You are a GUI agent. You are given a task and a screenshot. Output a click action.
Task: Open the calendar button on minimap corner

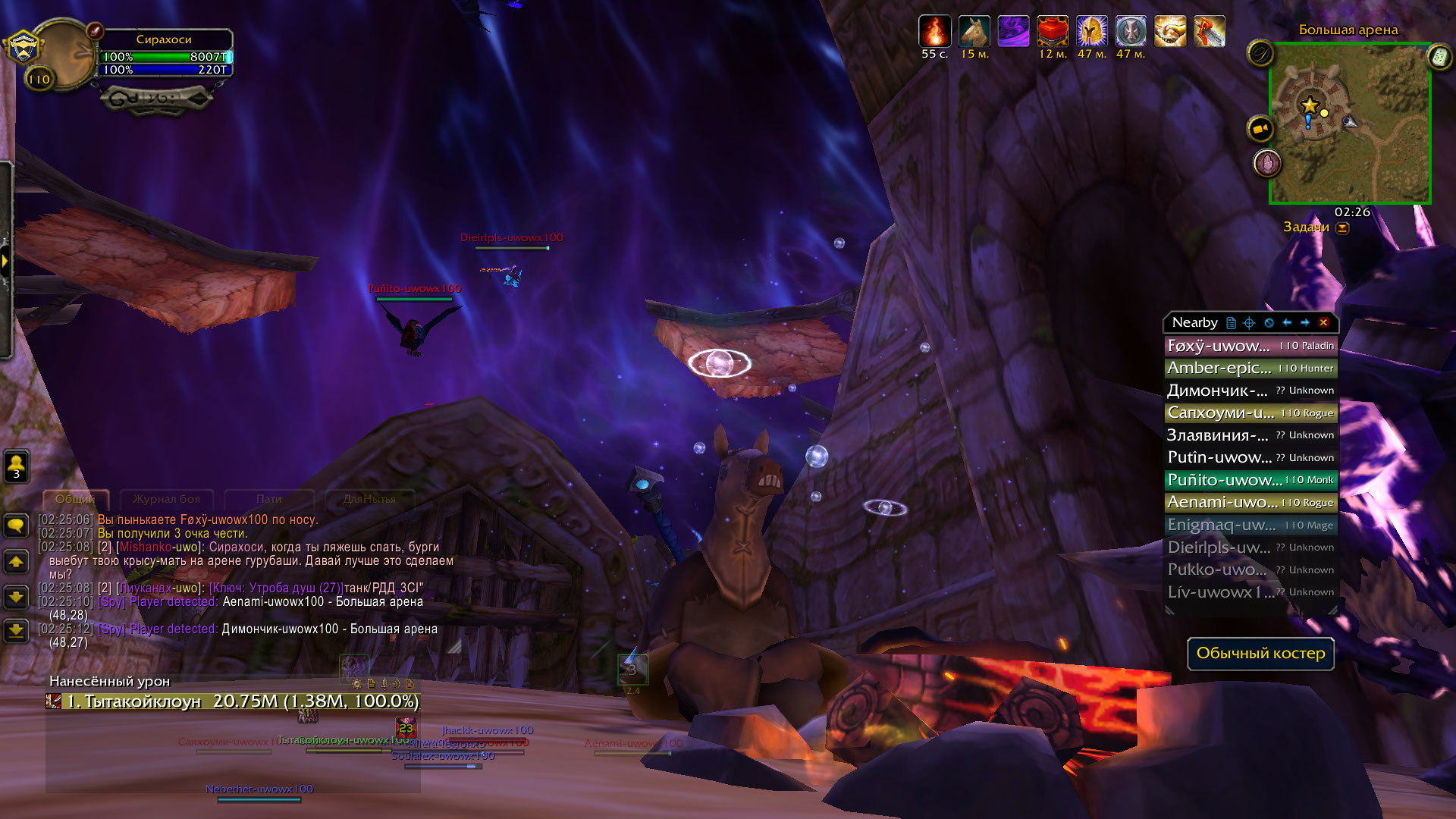tap(1439, 56)
